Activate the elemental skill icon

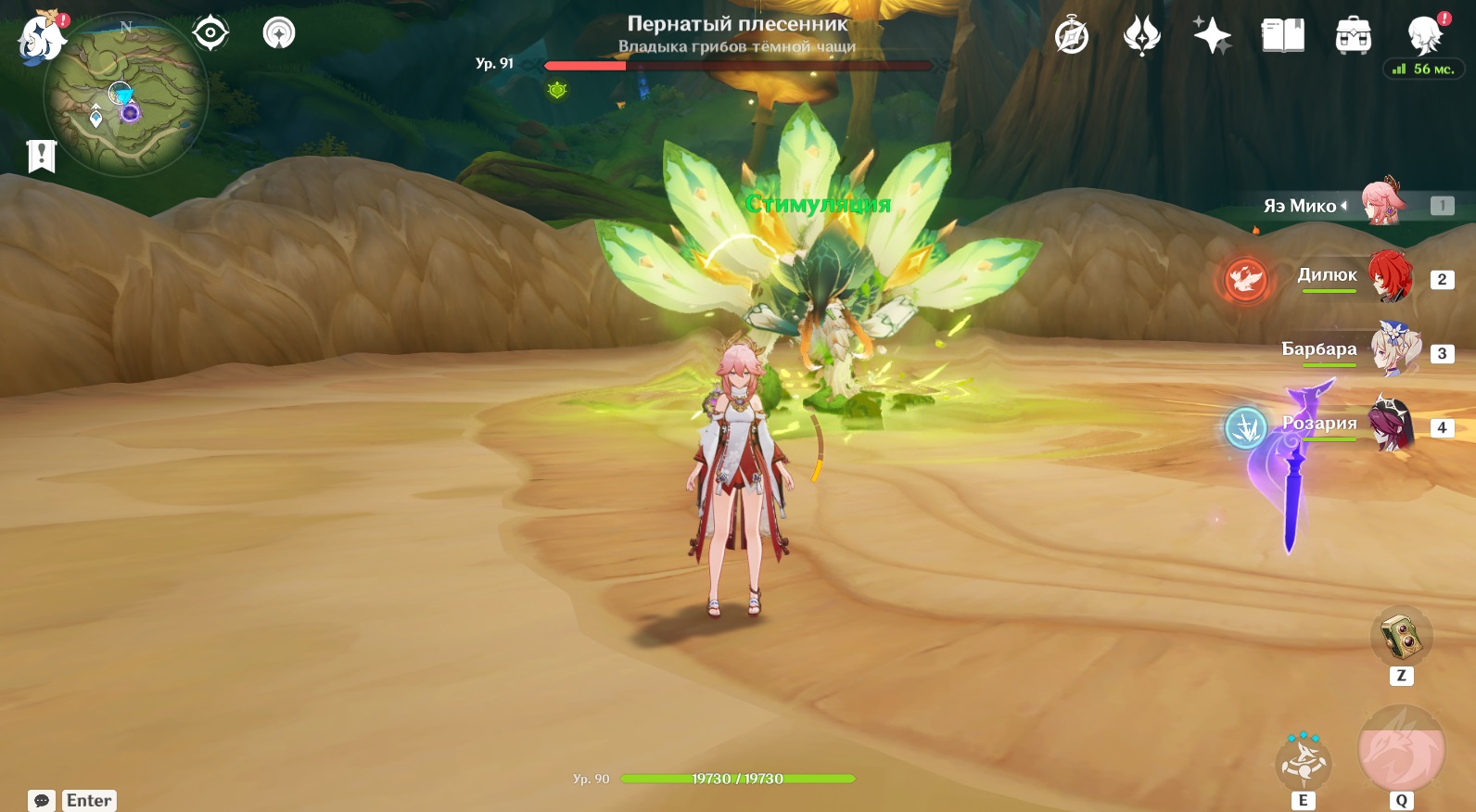click(x=1304, y=762)
